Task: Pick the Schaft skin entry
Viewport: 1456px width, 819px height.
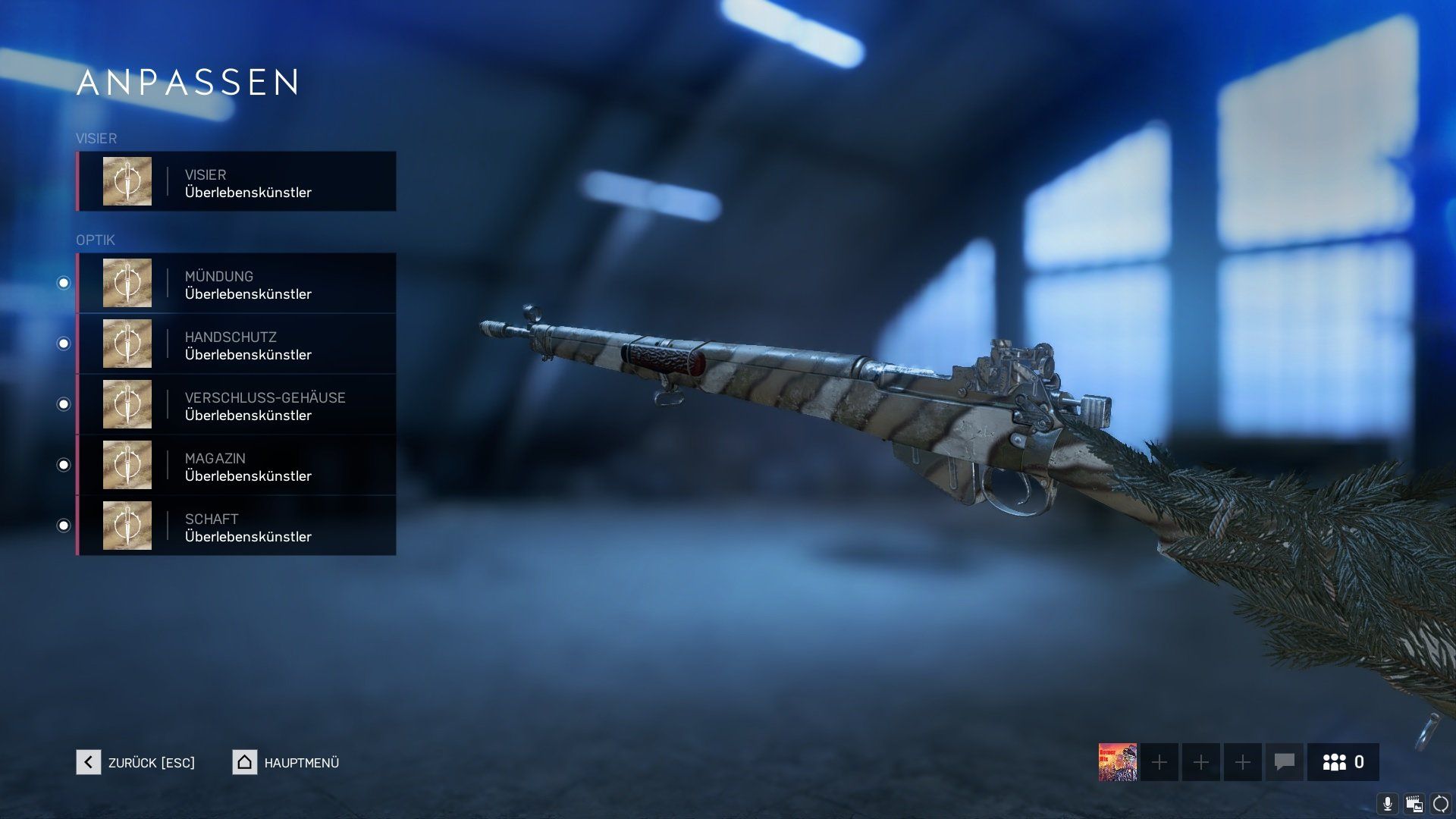Action: click(x=236, y=526)
